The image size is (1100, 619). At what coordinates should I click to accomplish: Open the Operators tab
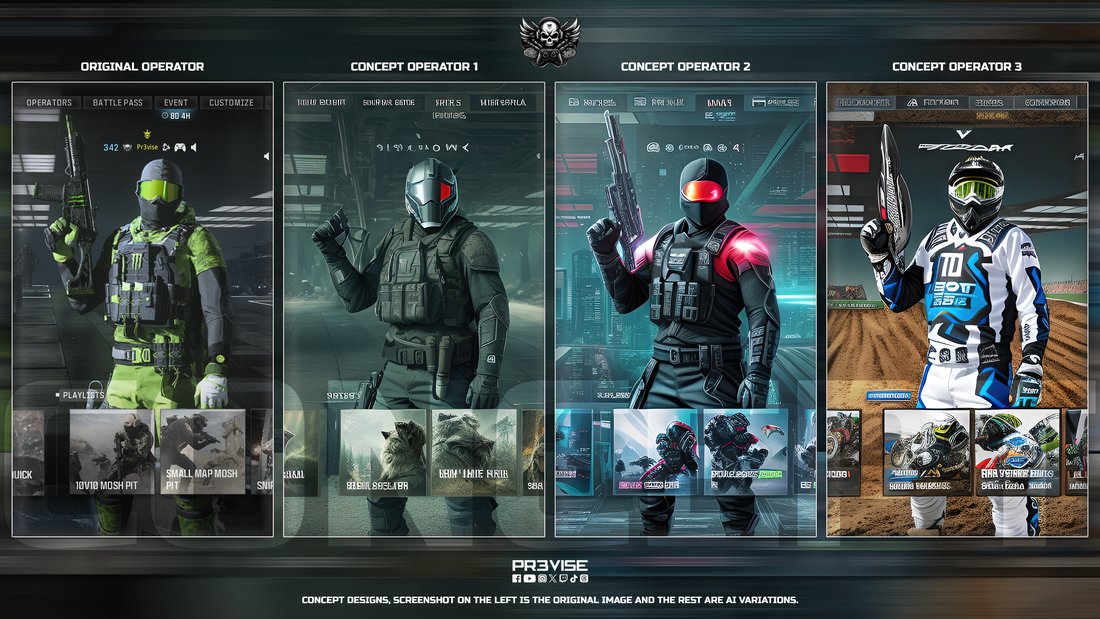pos(49,103)
